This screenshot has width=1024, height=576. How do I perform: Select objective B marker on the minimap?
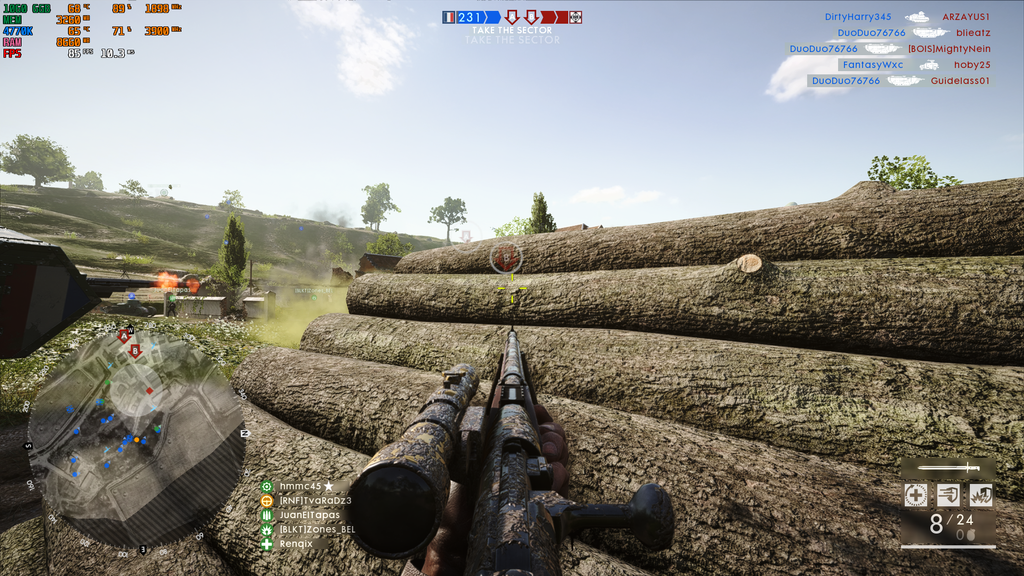[x=135, y=351]
